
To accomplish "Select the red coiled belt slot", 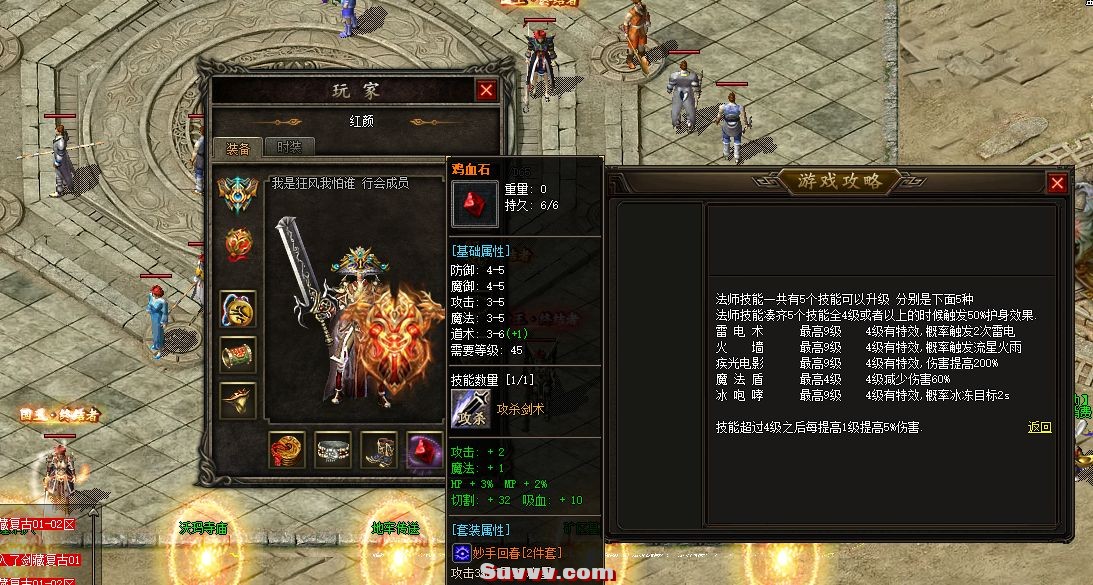I will point(287,450).
